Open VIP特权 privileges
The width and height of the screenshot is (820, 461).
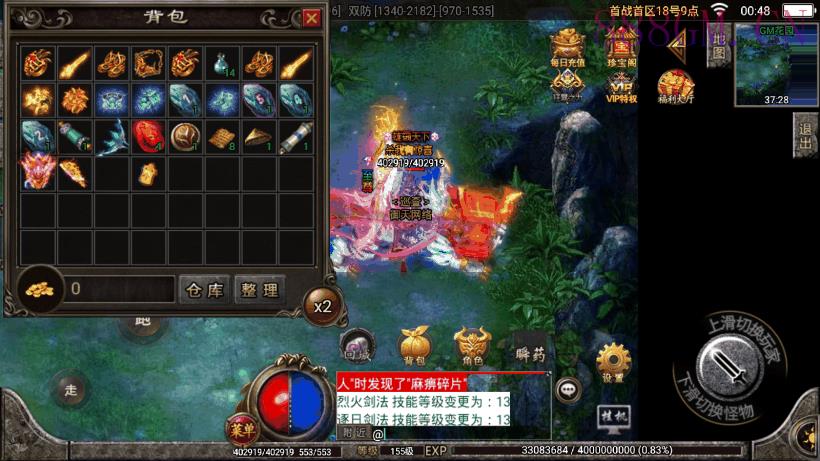(621, 87)
